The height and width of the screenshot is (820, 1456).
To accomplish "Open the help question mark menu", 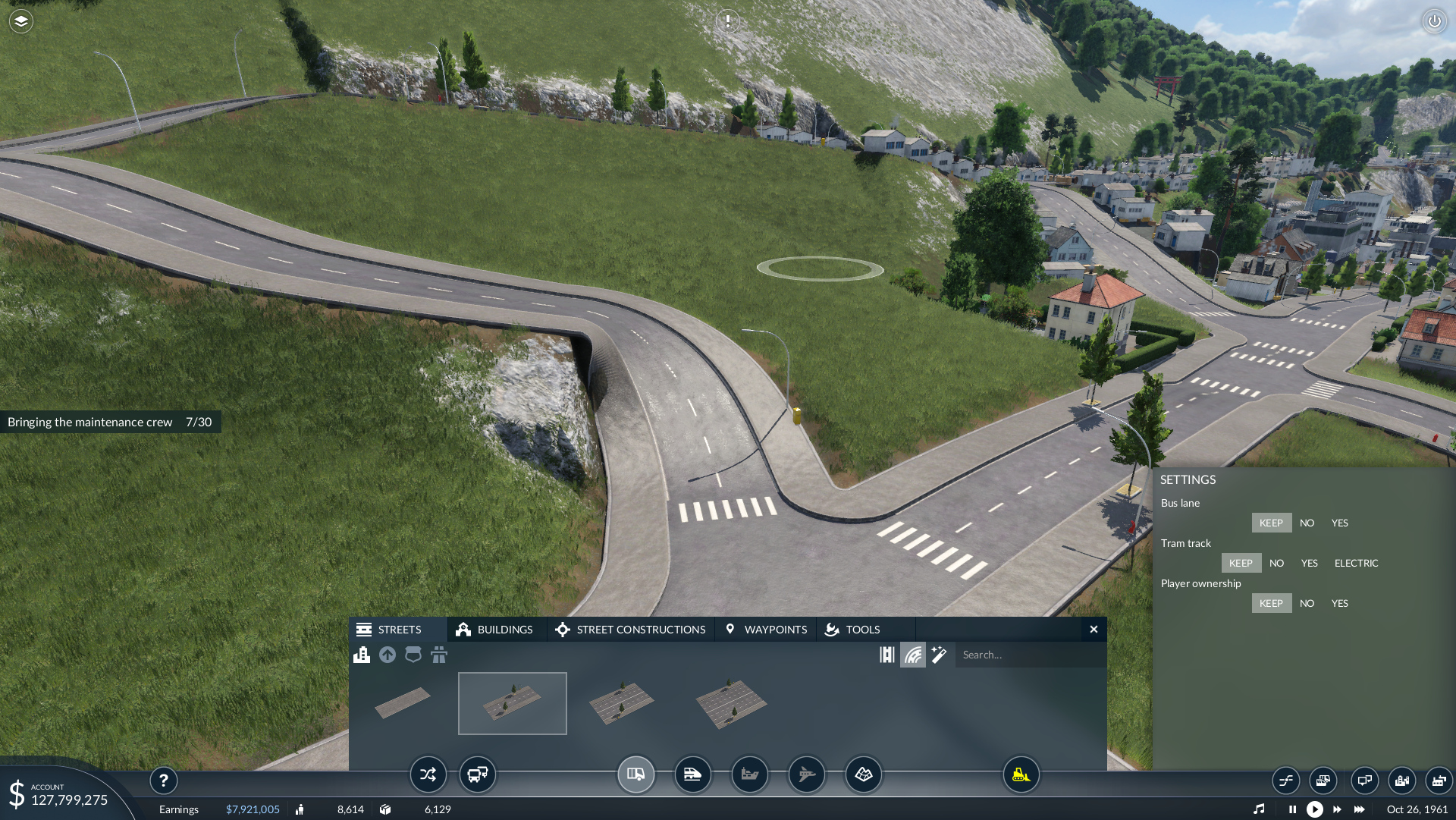I will point(163,781).
